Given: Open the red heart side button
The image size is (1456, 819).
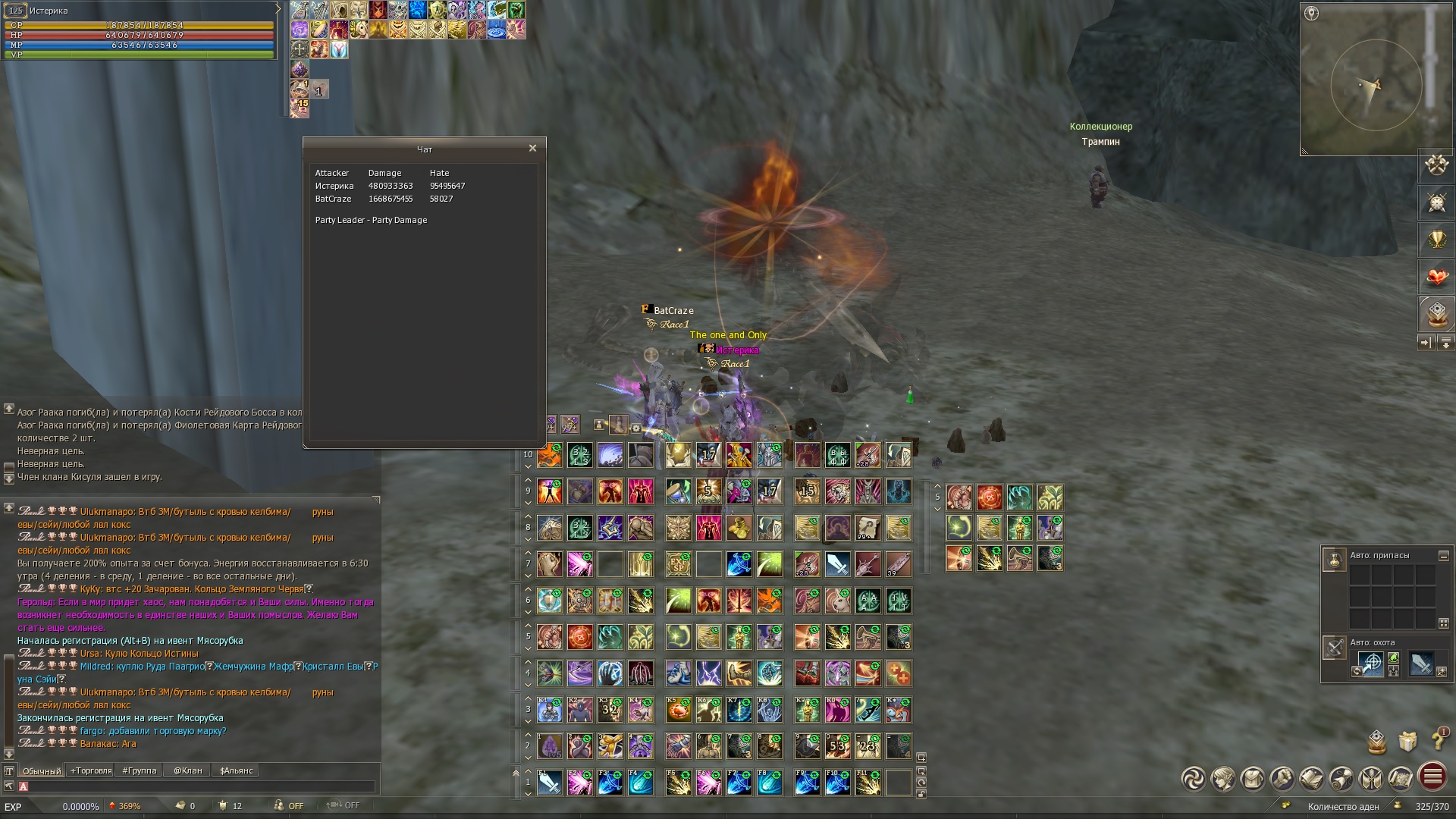Looking at the screenshot, I should [x=1436, y=277].
